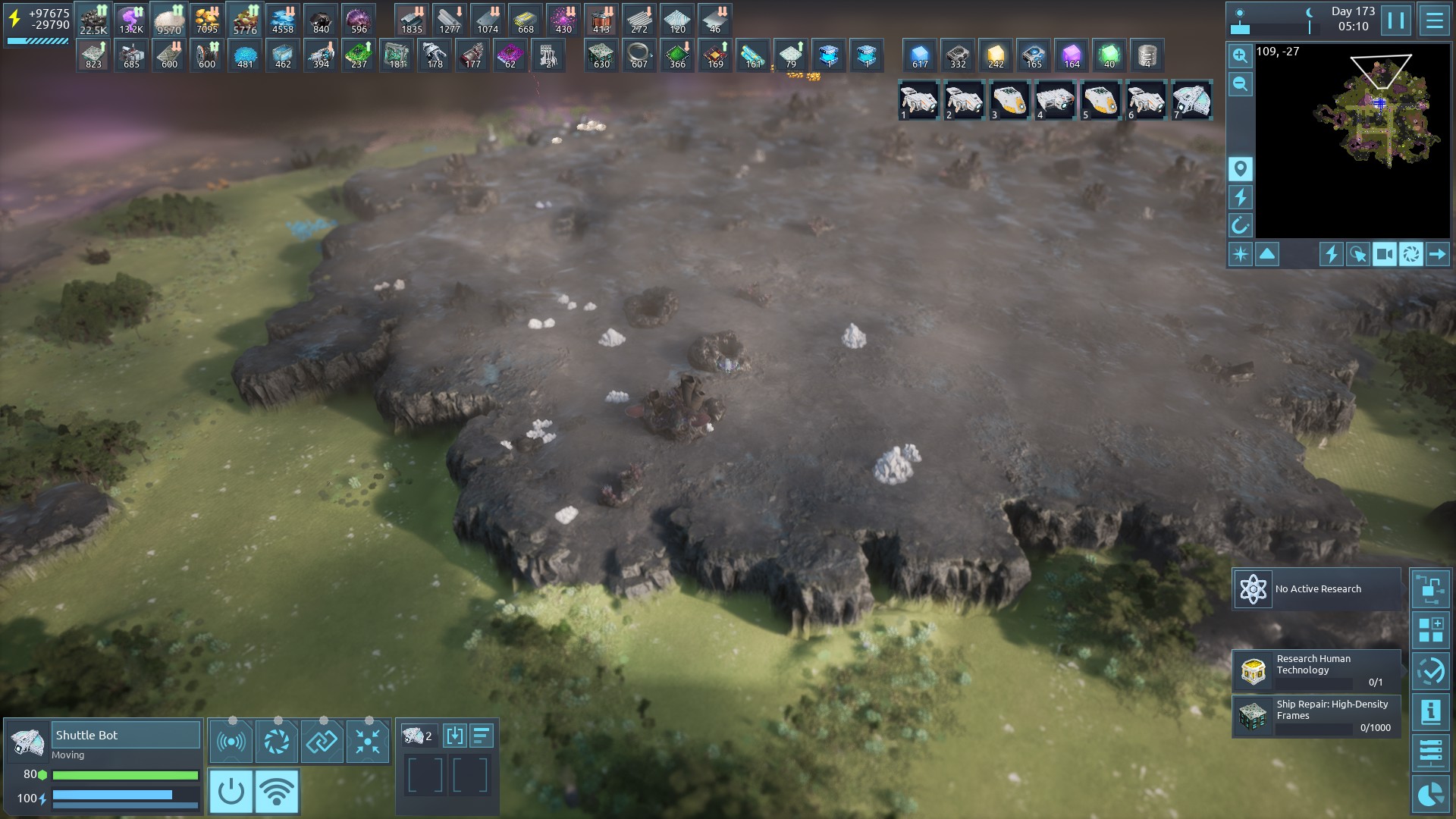Select the Shuttle Bot name field
Viewport: 1456px width, 819px height.
pyautogui.click(x=125, y=735)
